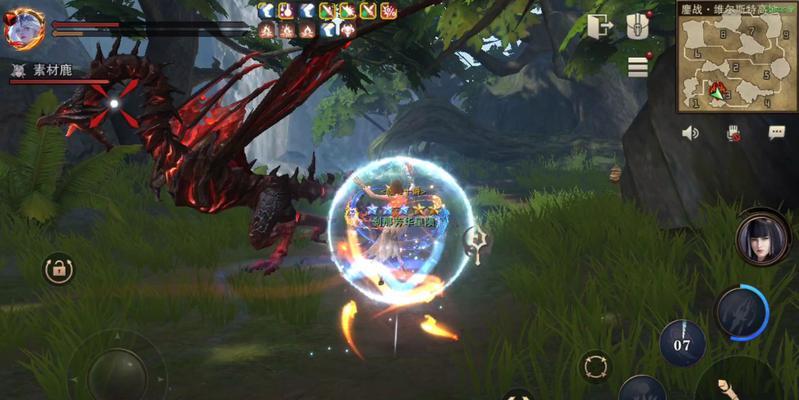Open the chat speech bubble
Viewport: 799px width, 400px height.
tap(776, 132)
